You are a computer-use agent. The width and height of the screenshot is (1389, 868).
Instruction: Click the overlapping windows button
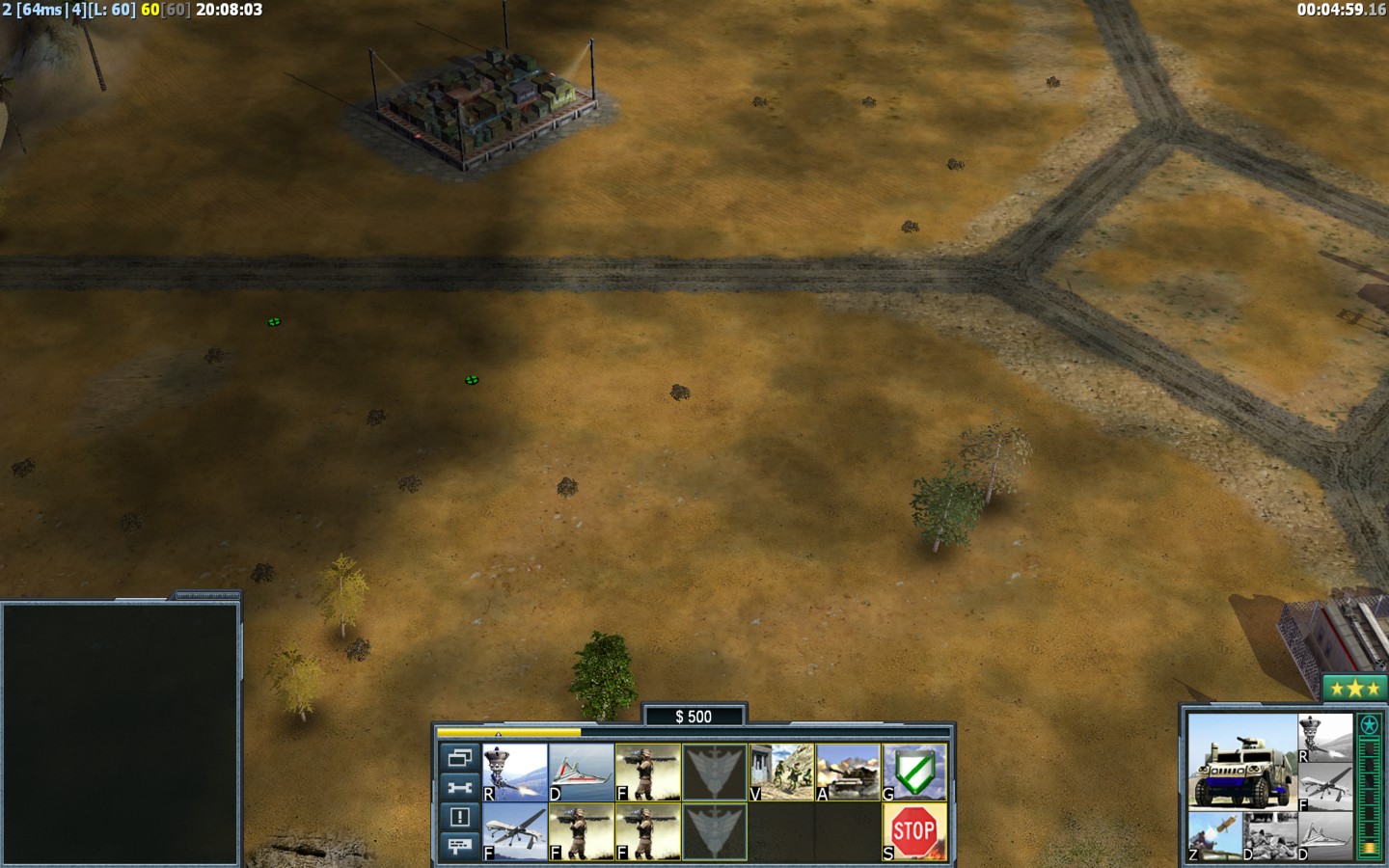459,758
